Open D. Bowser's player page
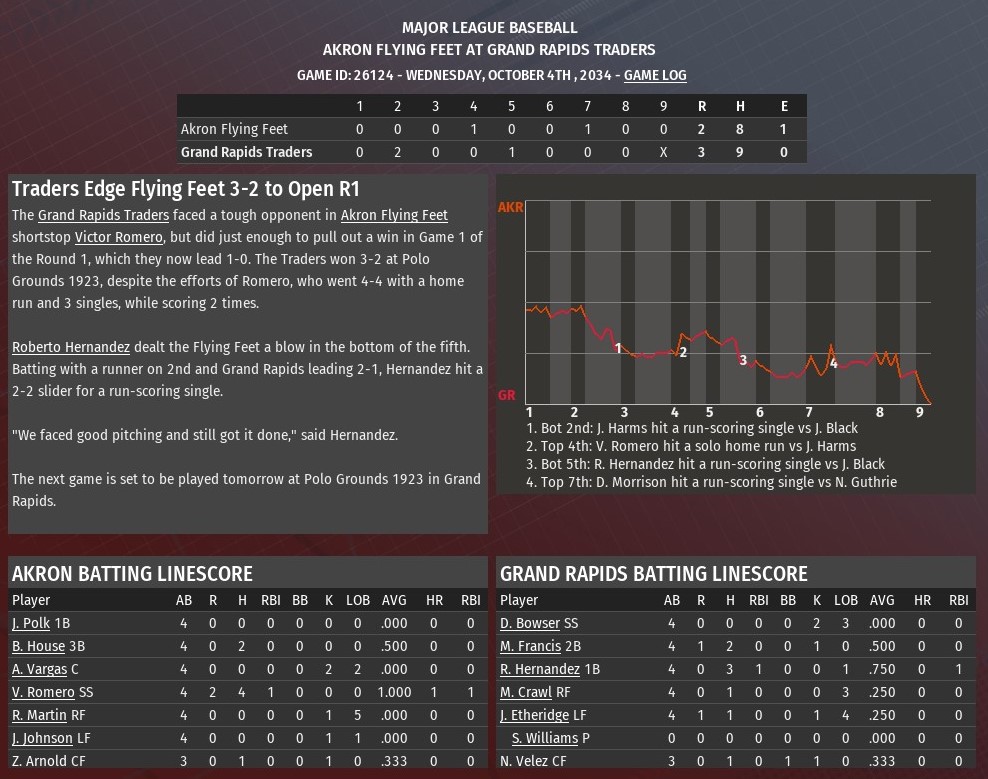Image resolution: width=988 pixels, height=779 pixels. tap(530, 623)
